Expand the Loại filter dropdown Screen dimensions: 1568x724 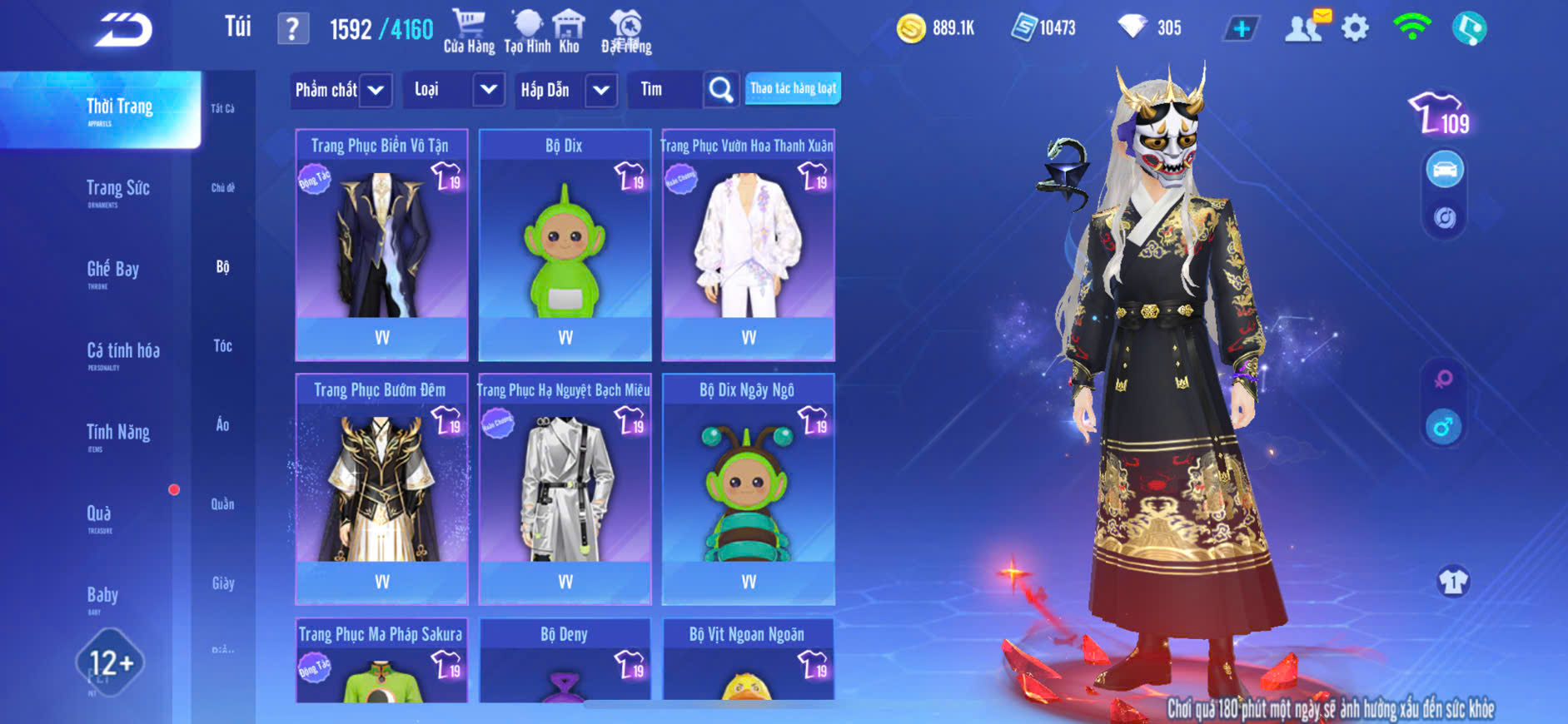455,90
